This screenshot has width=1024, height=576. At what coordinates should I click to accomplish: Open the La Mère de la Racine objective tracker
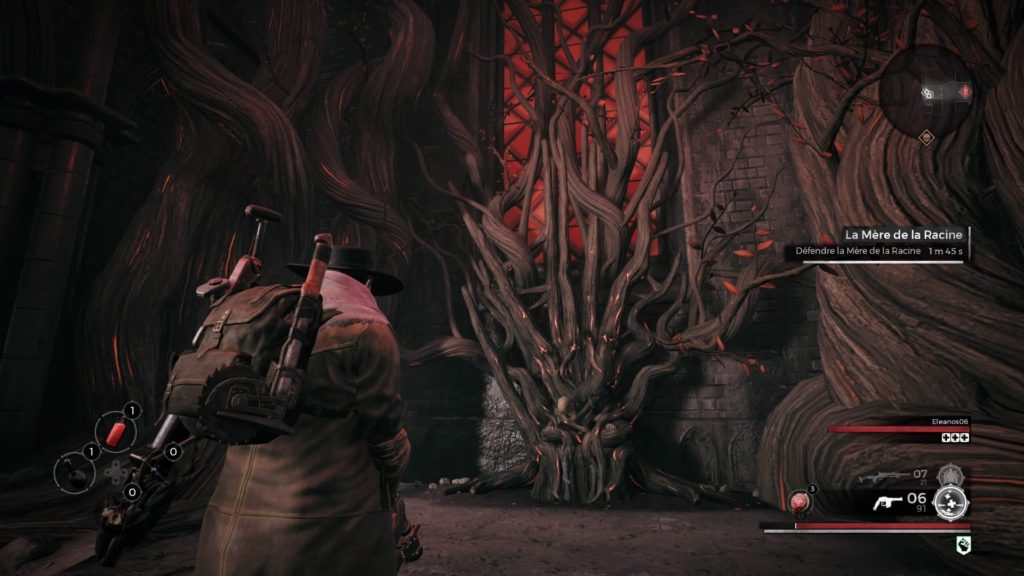click(880, 243)
